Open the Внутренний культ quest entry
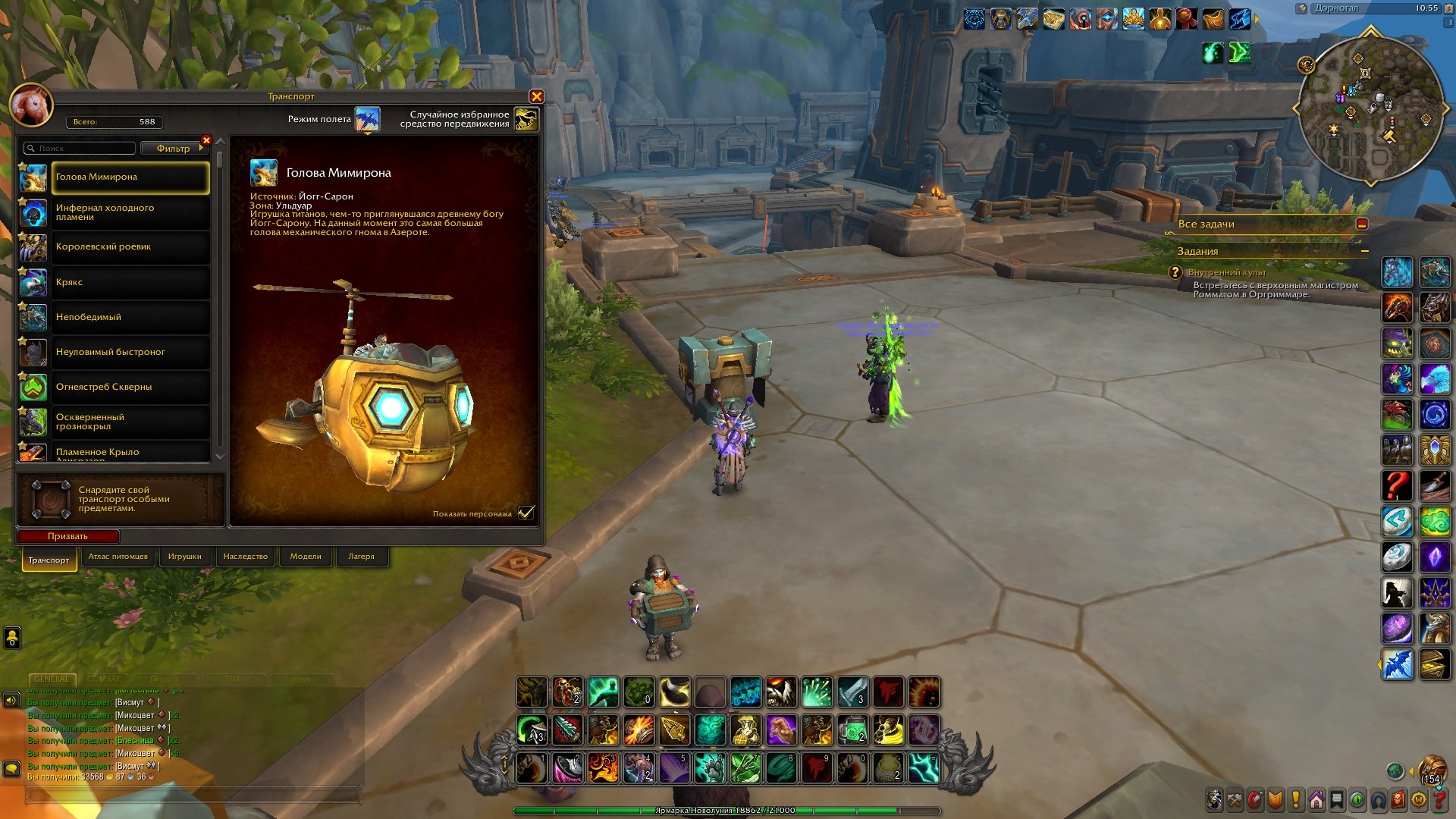The width and height of the screenshot is (1456, 819). coord(1226,272)
